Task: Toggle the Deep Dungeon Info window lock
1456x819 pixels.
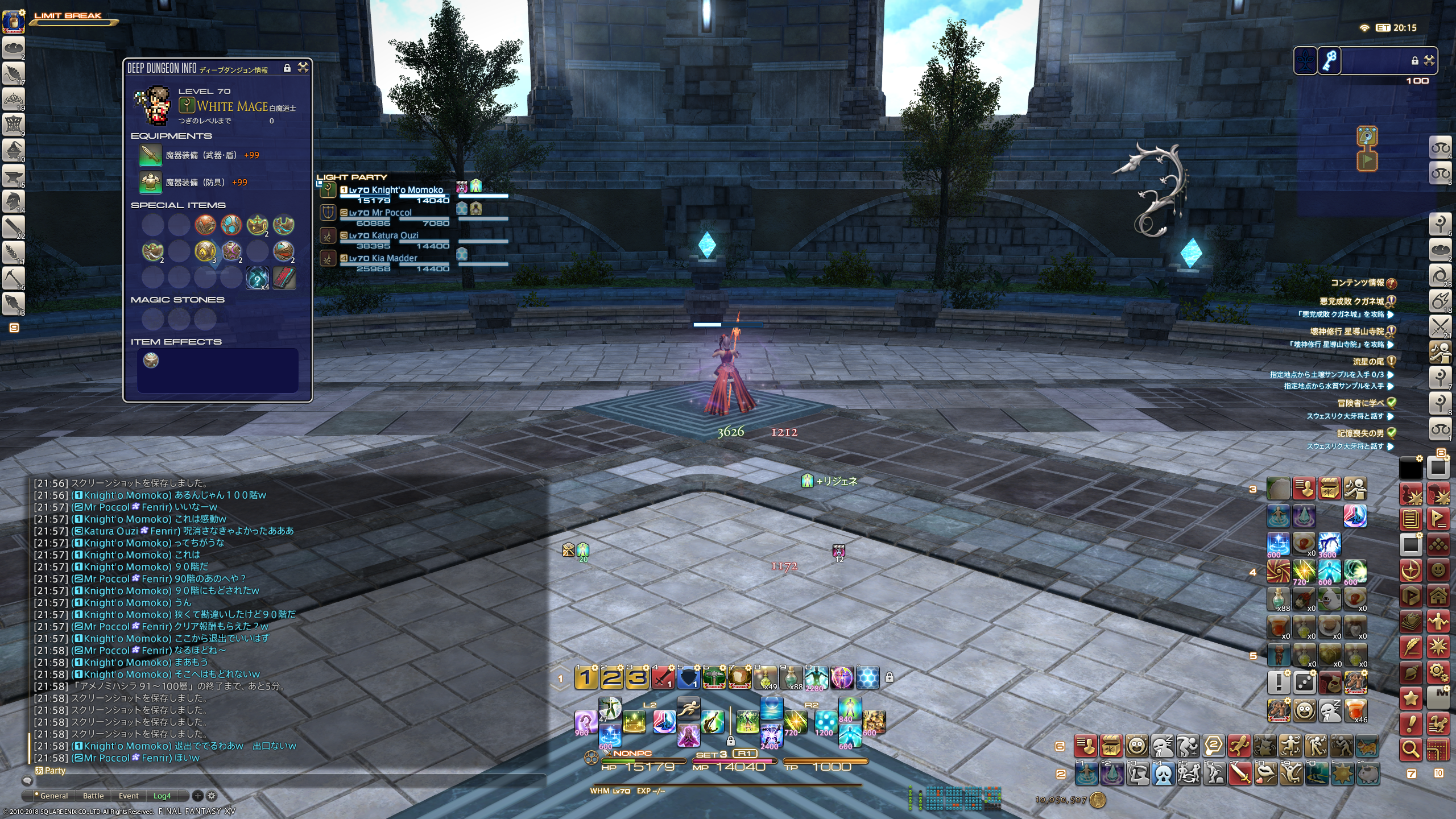Action: [287, 68]
